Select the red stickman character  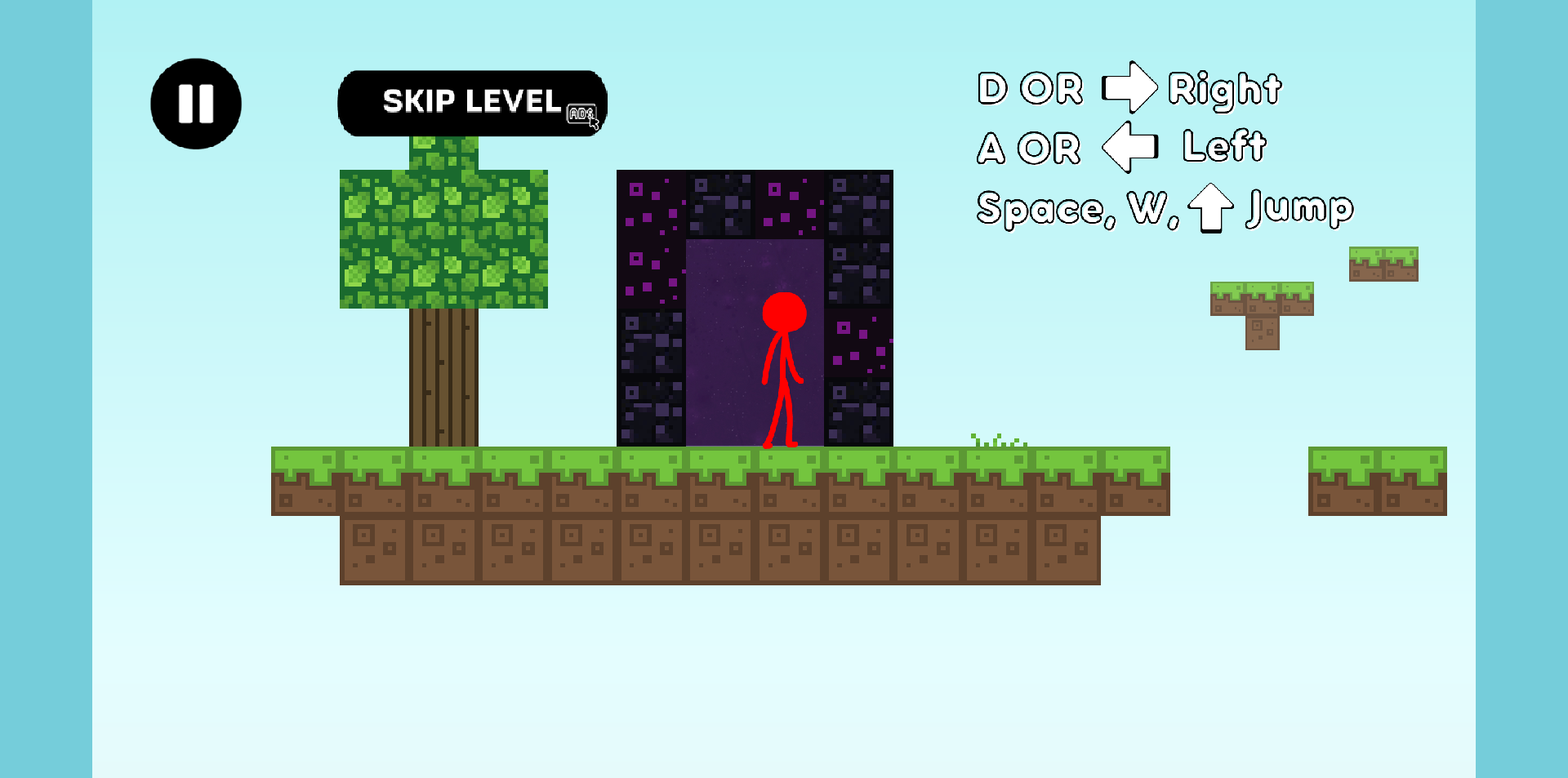(x=783, y=367)
